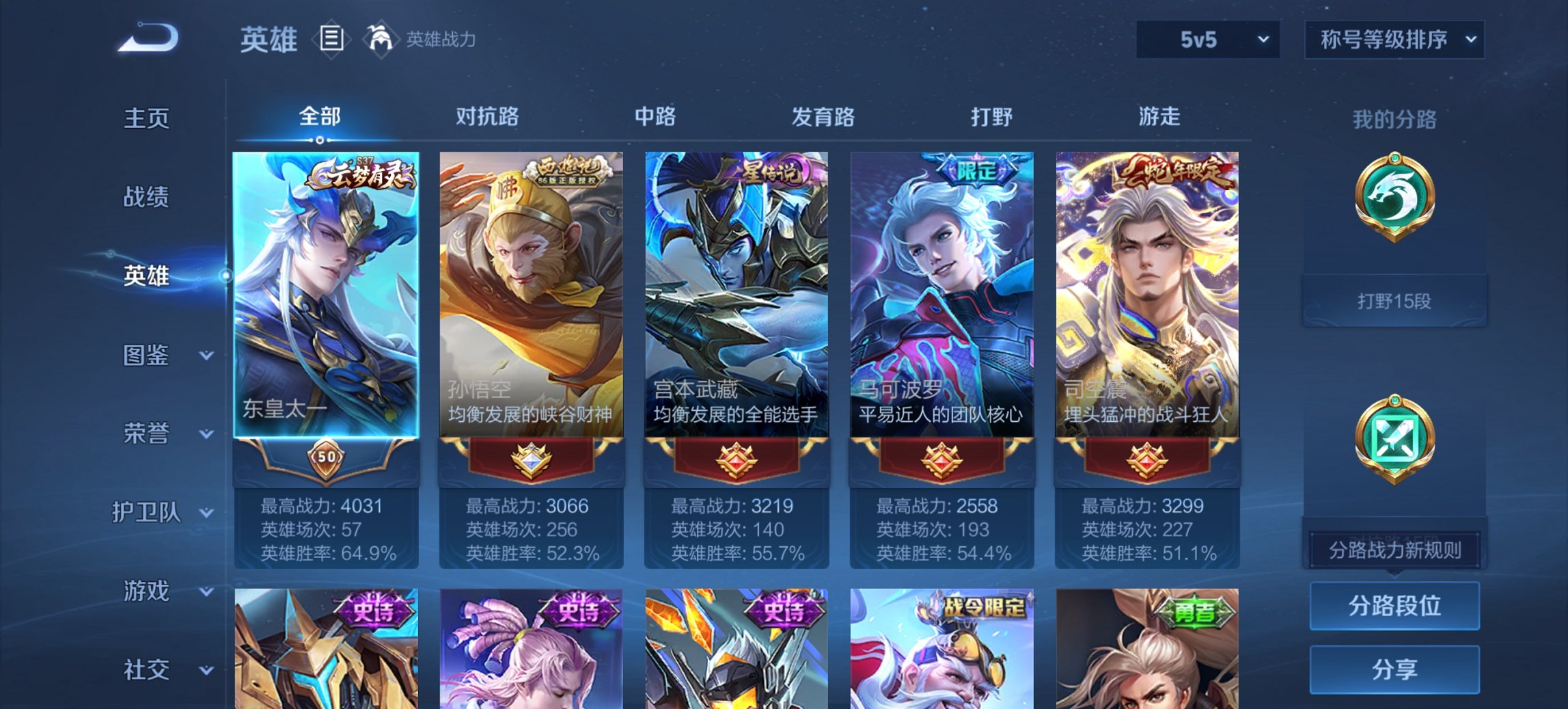
Task: Click the 分路段位 button
Action: [x=1394, y=606]
